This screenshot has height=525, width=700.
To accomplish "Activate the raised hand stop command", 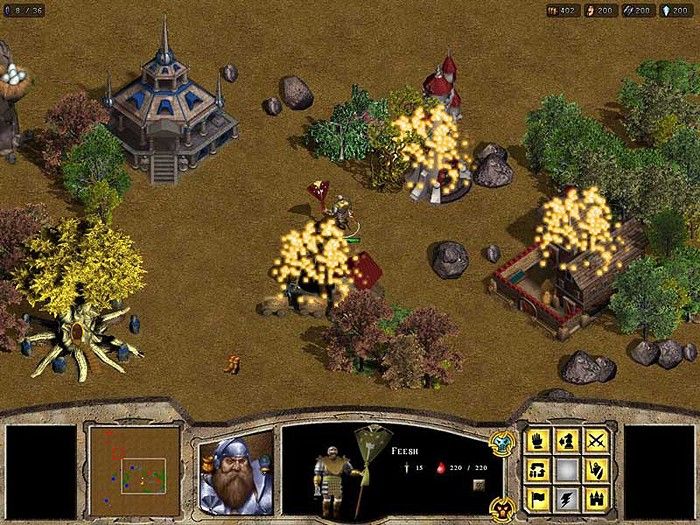I will point(539,441).
